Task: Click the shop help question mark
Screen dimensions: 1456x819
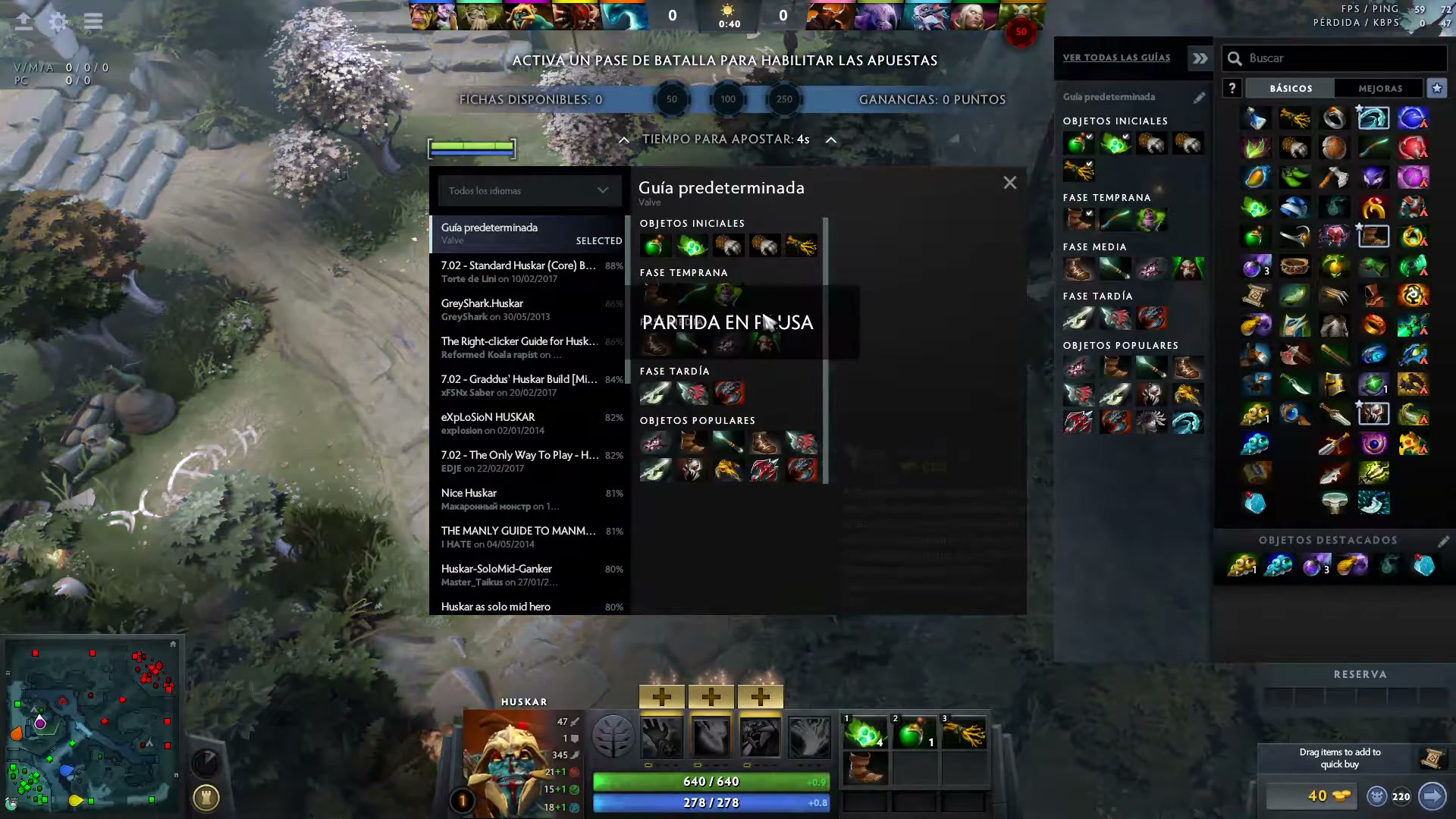Action: click(x=1232, y=89)
